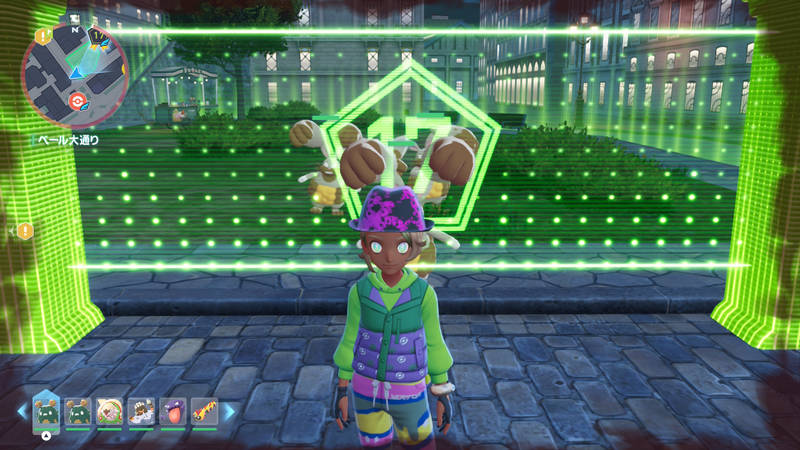
Task: Click the orange exclamation badge on the minimap
Action: point(43,36)
